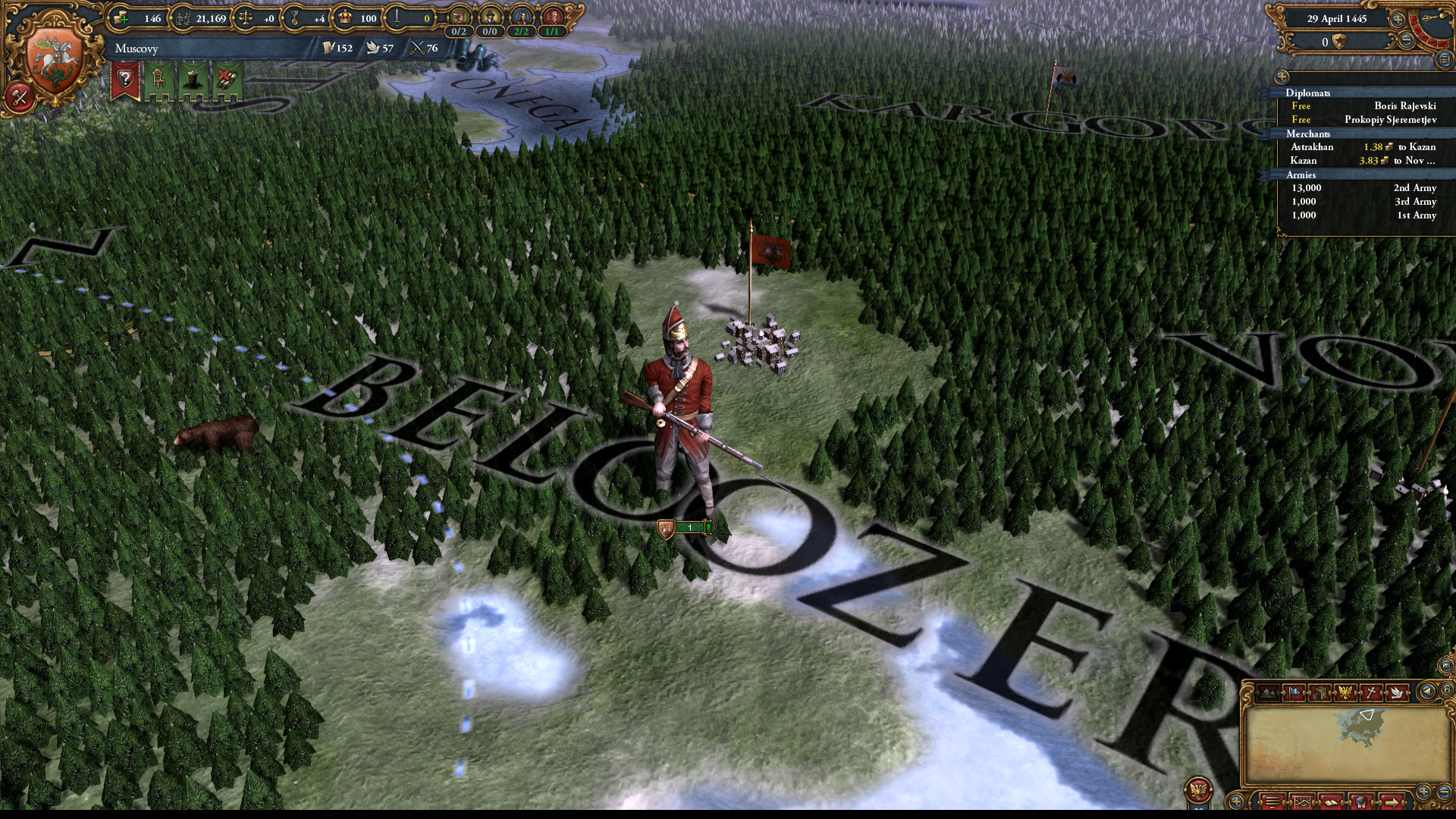Open the empty throne chair alert banner
The image size is (1456, 819).
click(x=158, y=80)
